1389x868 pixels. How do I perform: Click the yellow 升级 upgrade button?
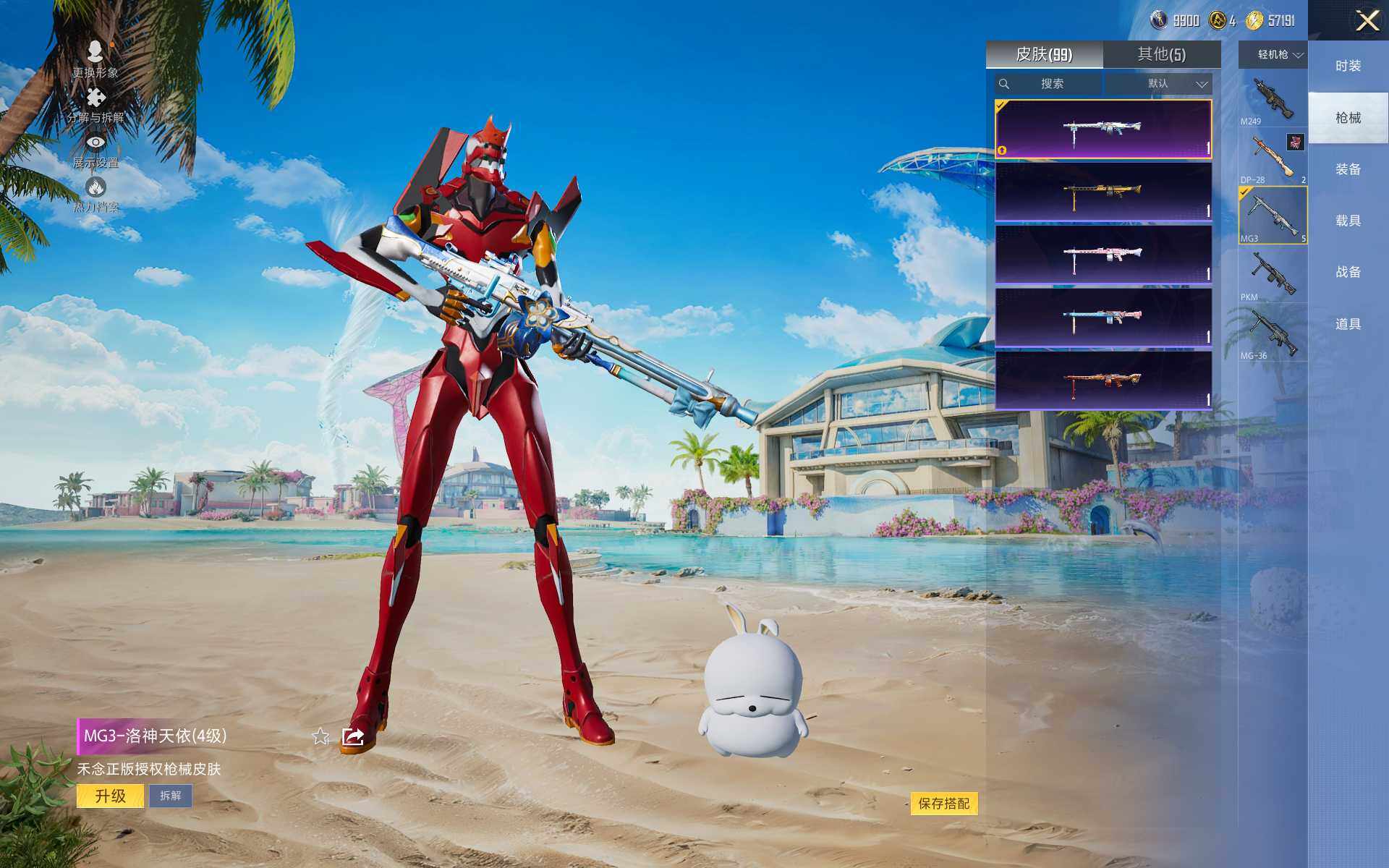point(110,796)
